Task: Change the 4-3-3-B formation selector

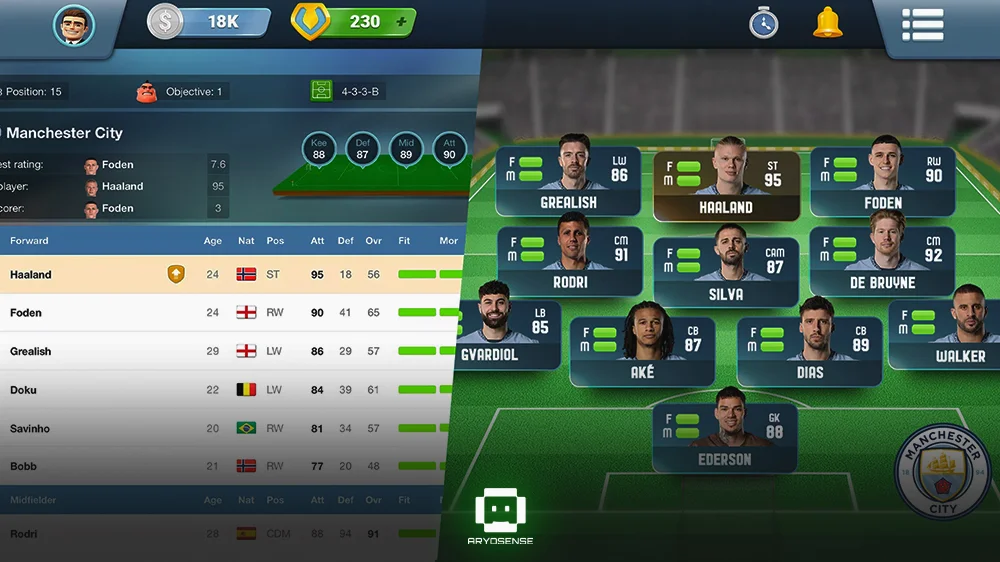Action: [349, 91]
